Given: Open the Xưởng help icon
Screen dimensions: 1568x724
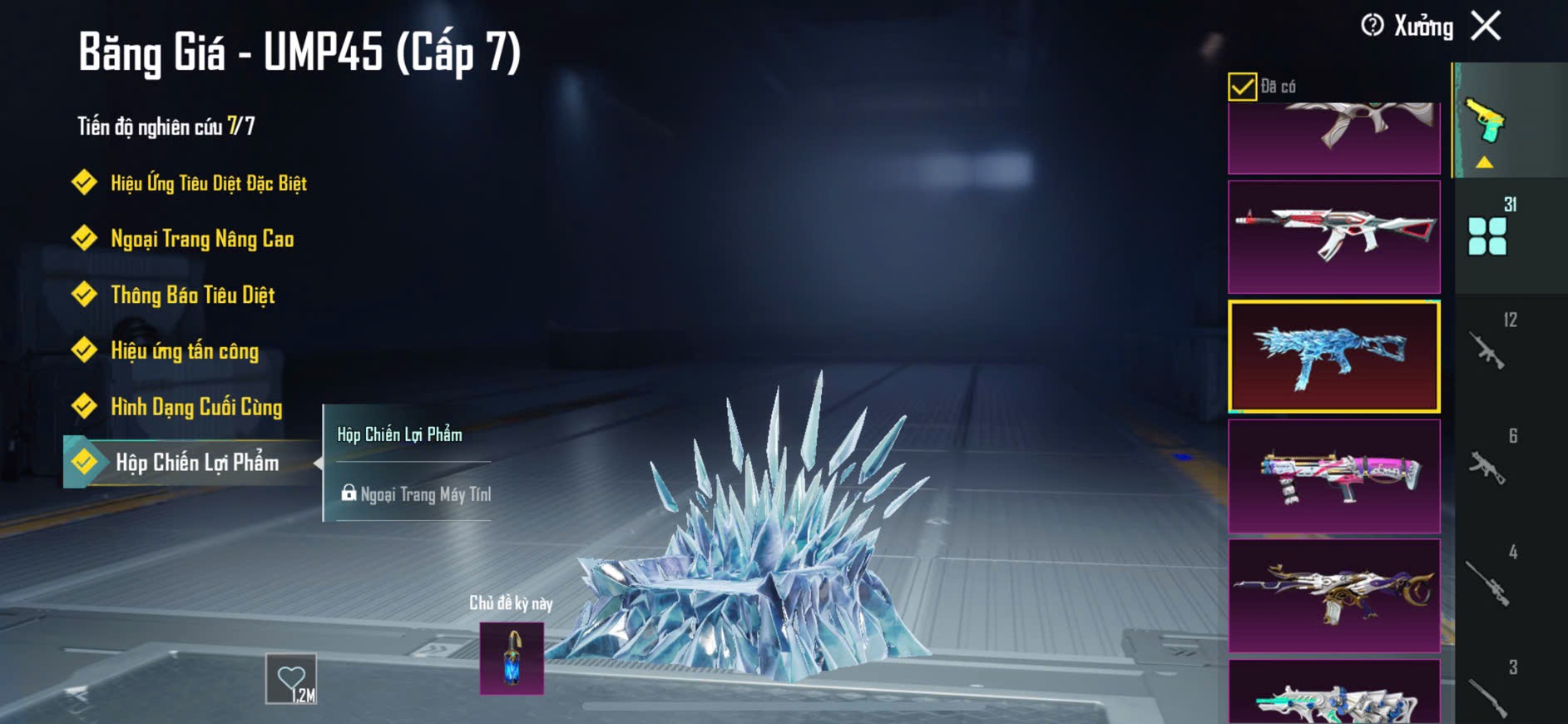Looking at the screenshot, I should pyautogui.click(x=1372, y=26).
